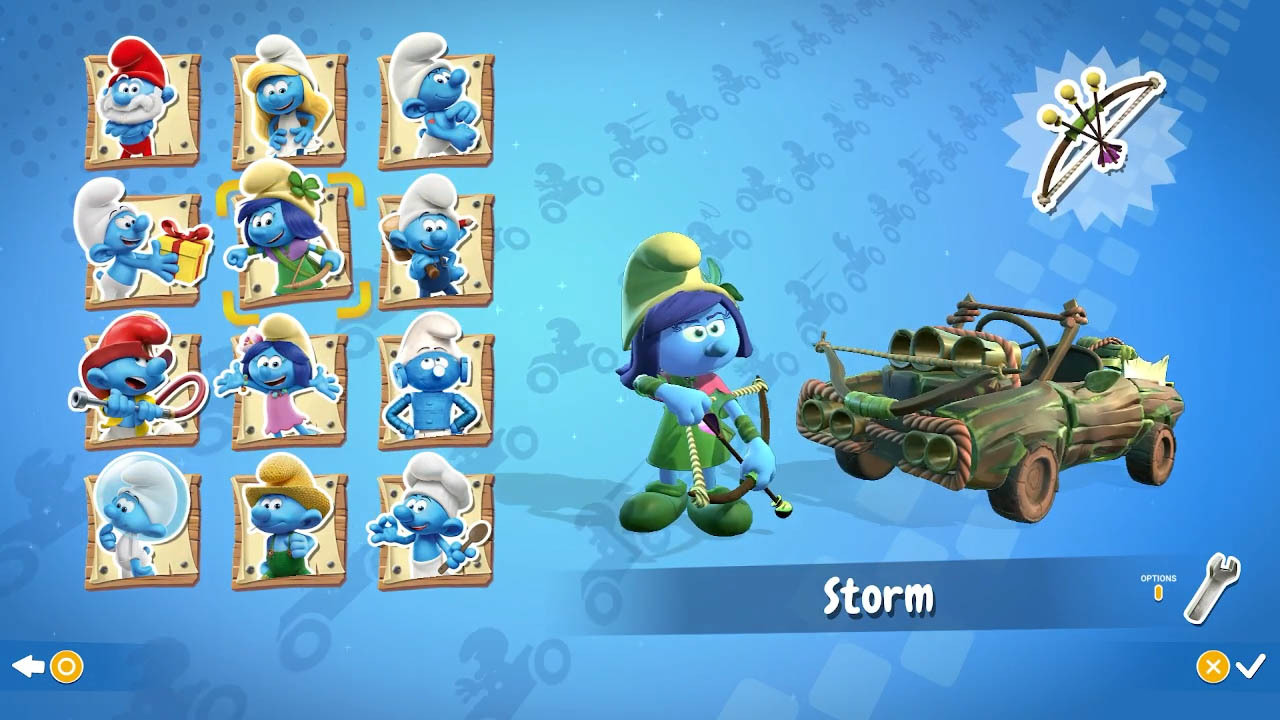Choose the Smurf girl in pink dress
This screenshot has height=720, width=1280.
[288, 386]
